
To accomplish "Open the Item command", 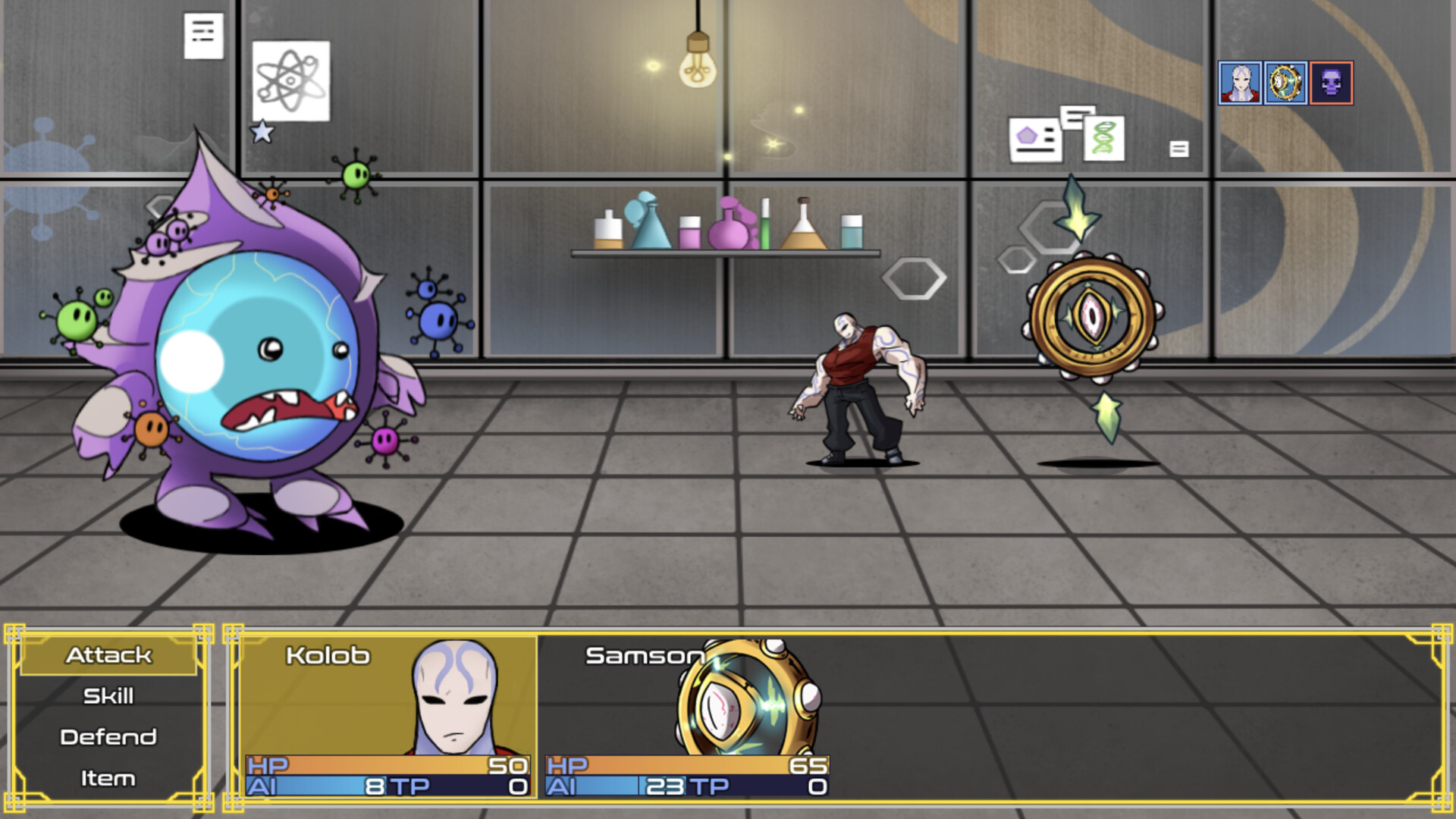I will click(109, 777).
